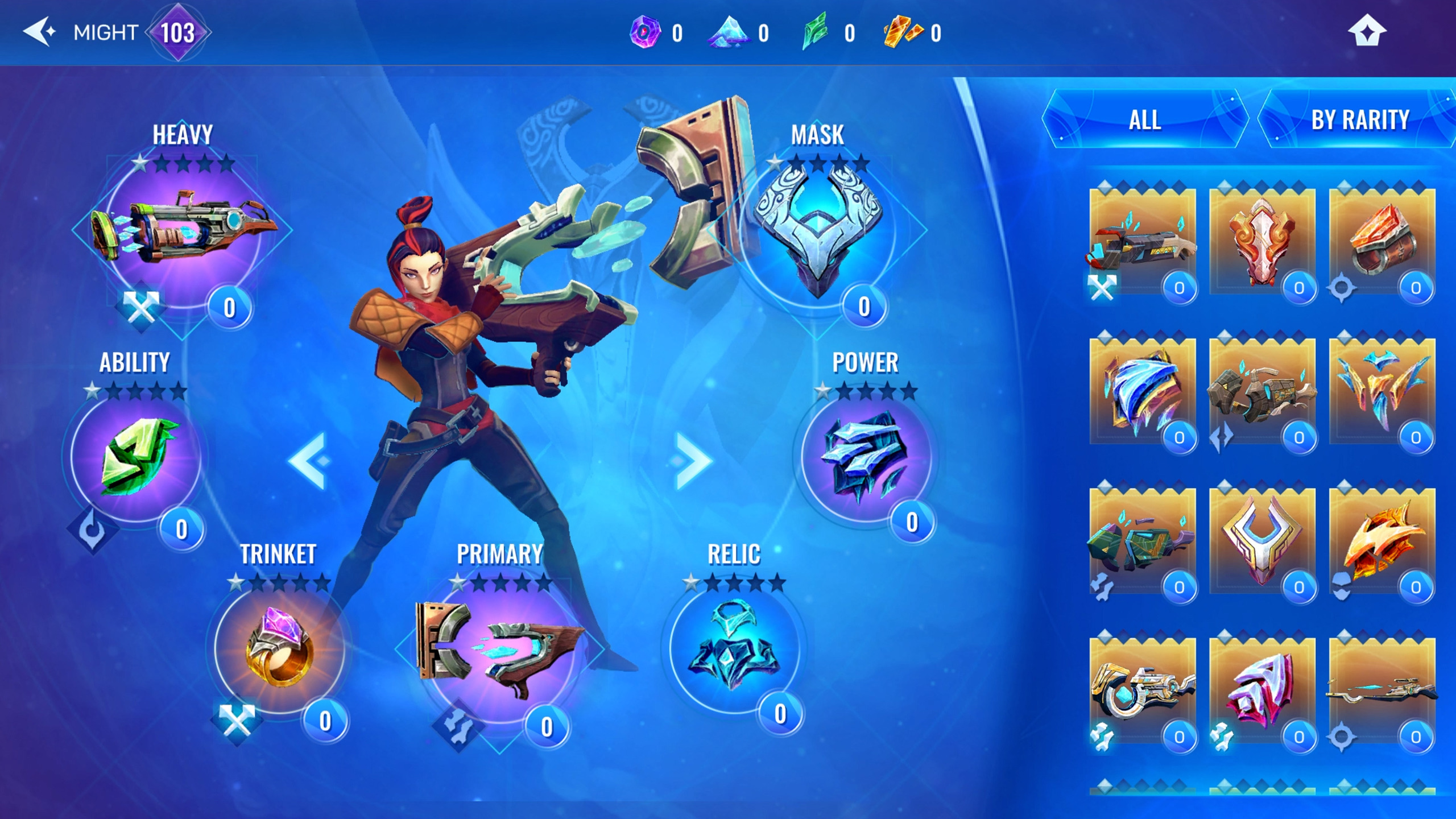1456x819 pixels.
Task: Switch to the ALL filter tab
Action: (x=1144, y=120)
